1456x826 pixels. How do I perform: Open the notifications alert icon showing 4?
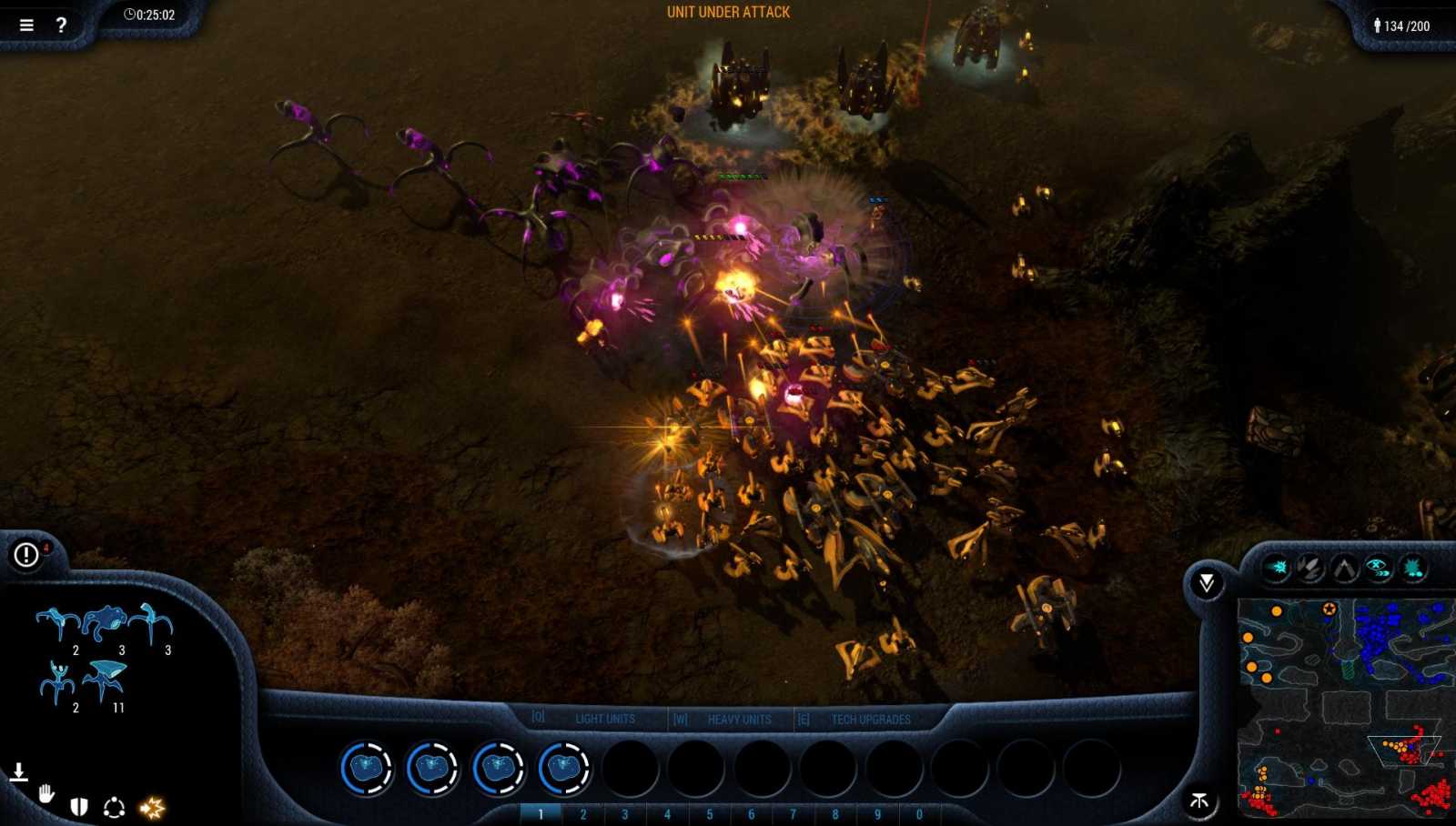[x=25, y=555]
